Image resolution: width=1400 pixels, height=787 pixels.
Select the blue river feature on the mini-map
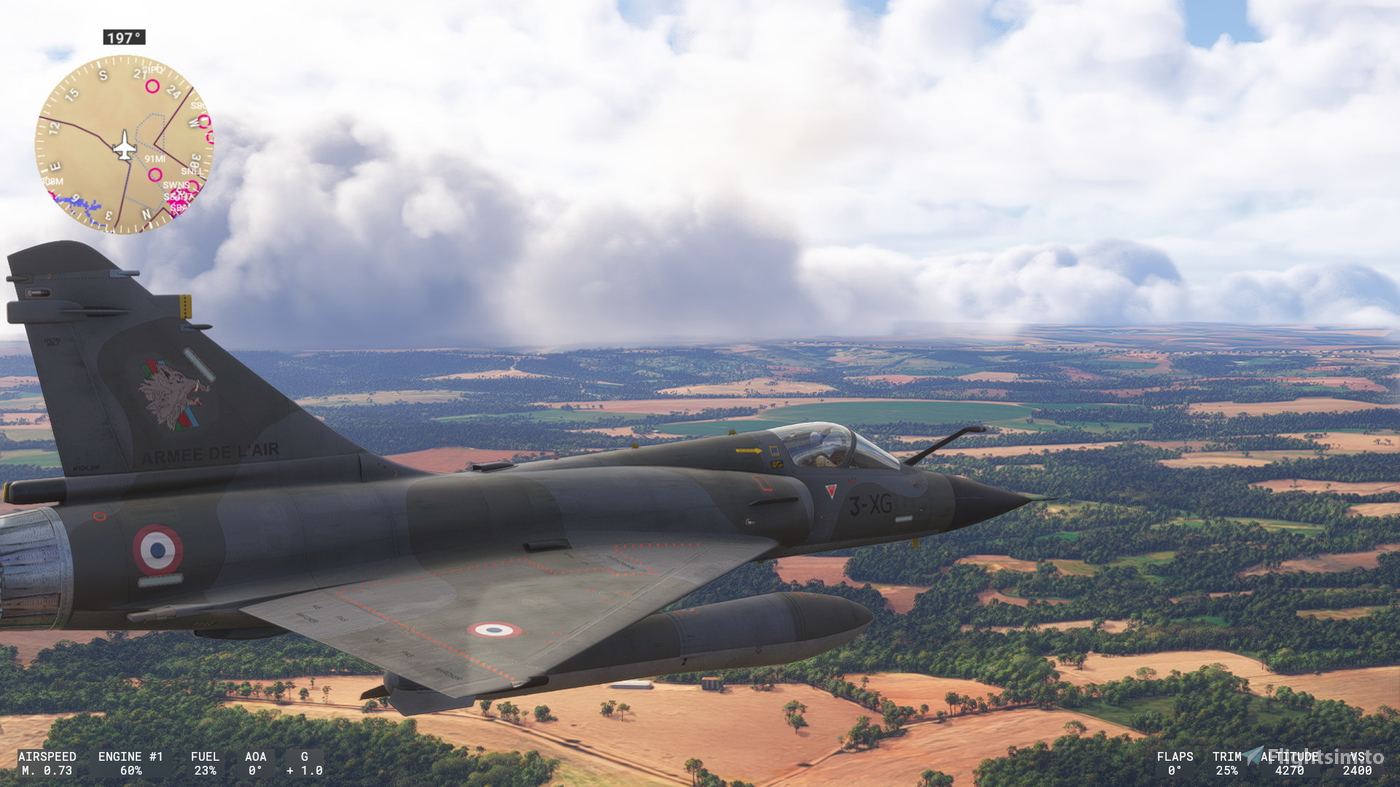86,207
